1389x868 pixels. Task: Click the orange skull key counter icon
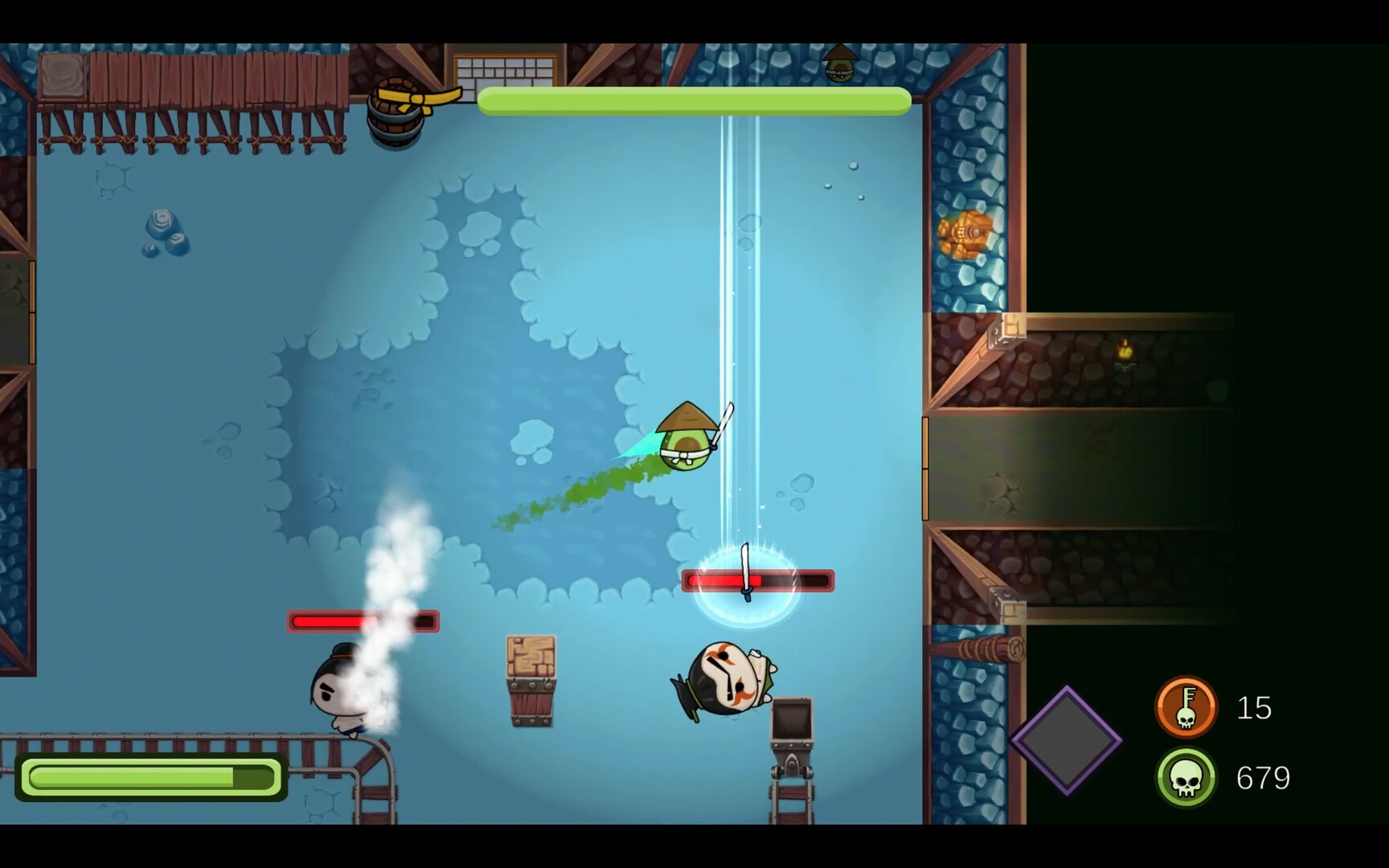(x=1186, y=707)
